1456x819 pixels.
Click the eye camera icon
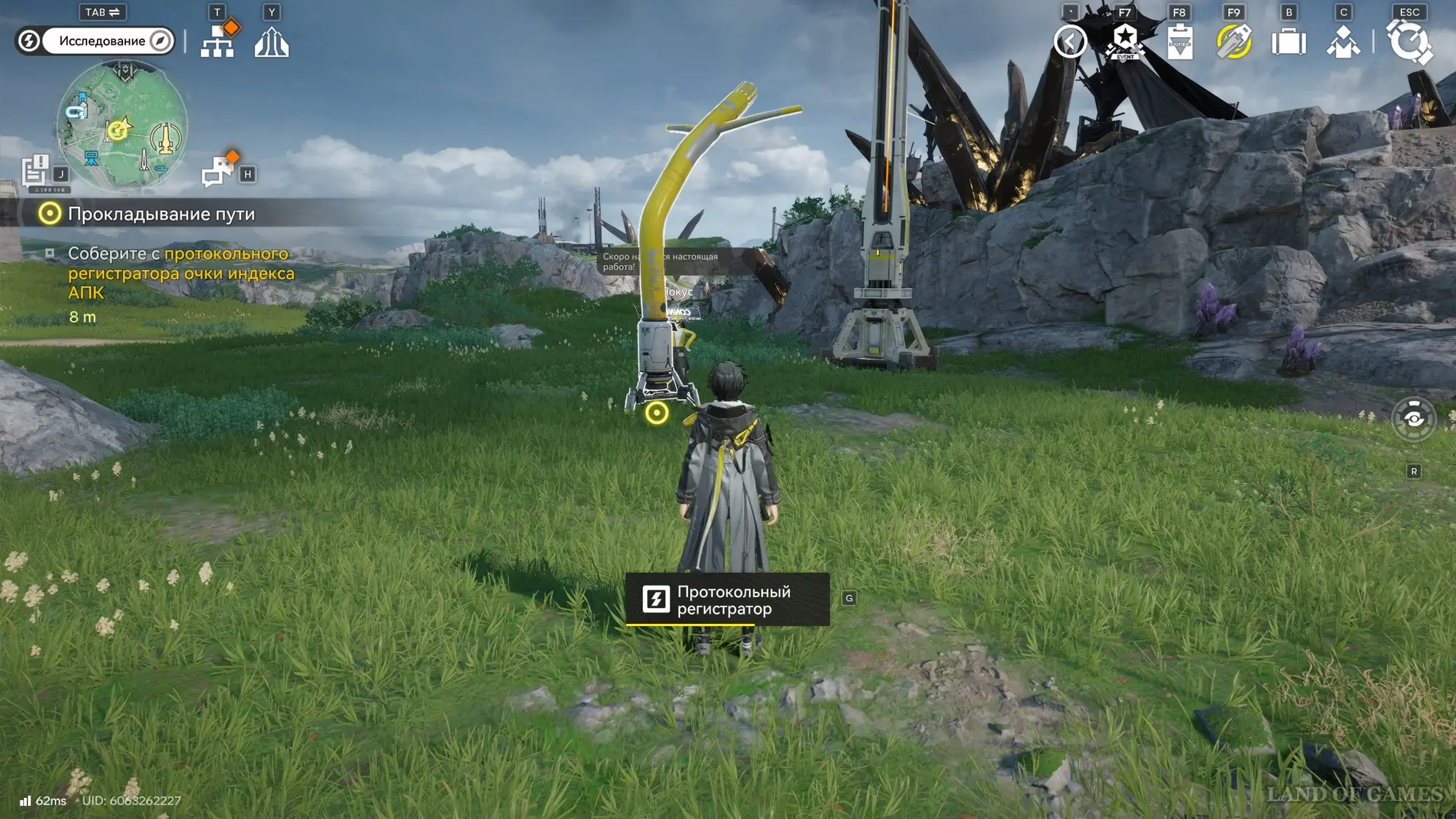pos(1414,419)
